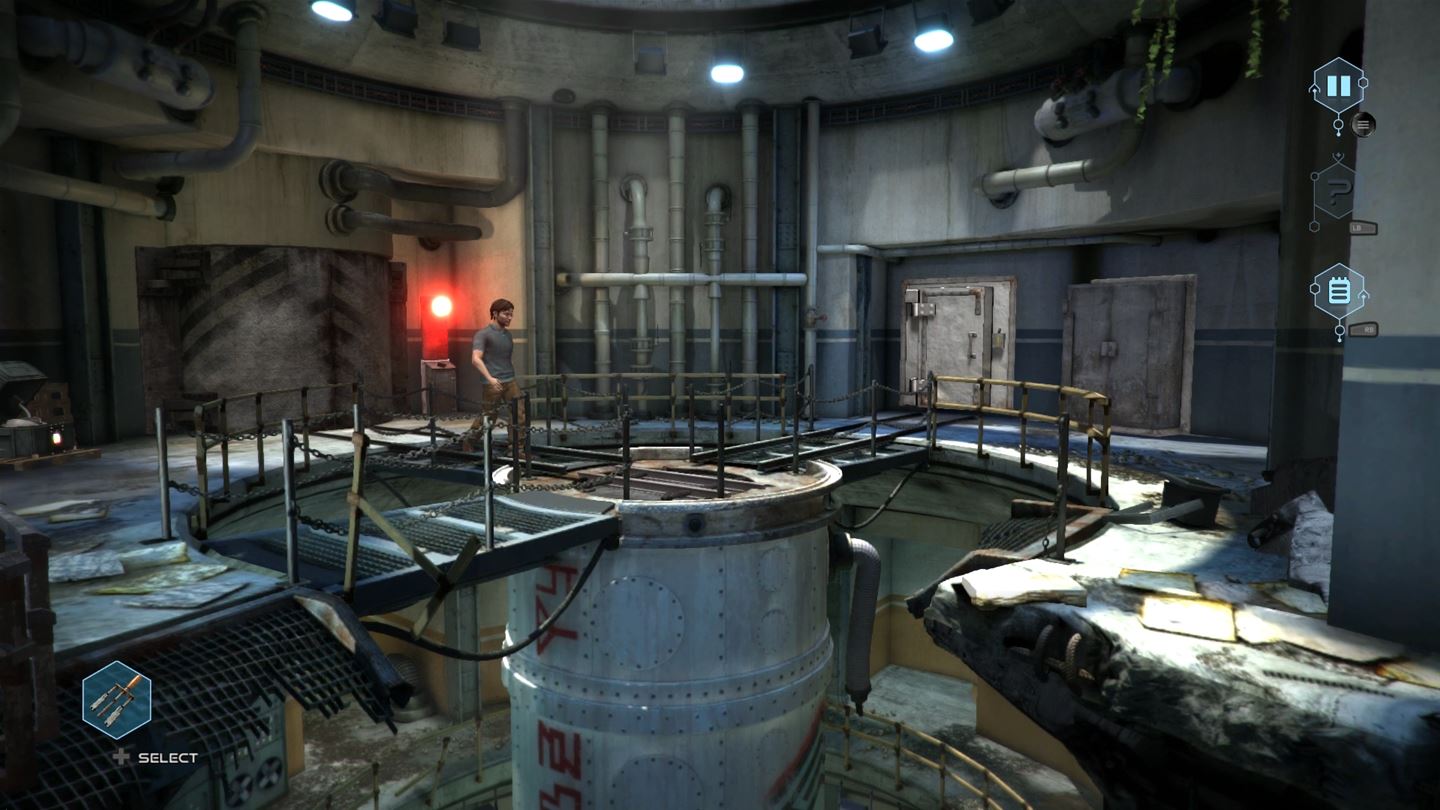Click the D-pad plus icon beside SELECT
Viewport: 1440px width, 810px height.
120,757
